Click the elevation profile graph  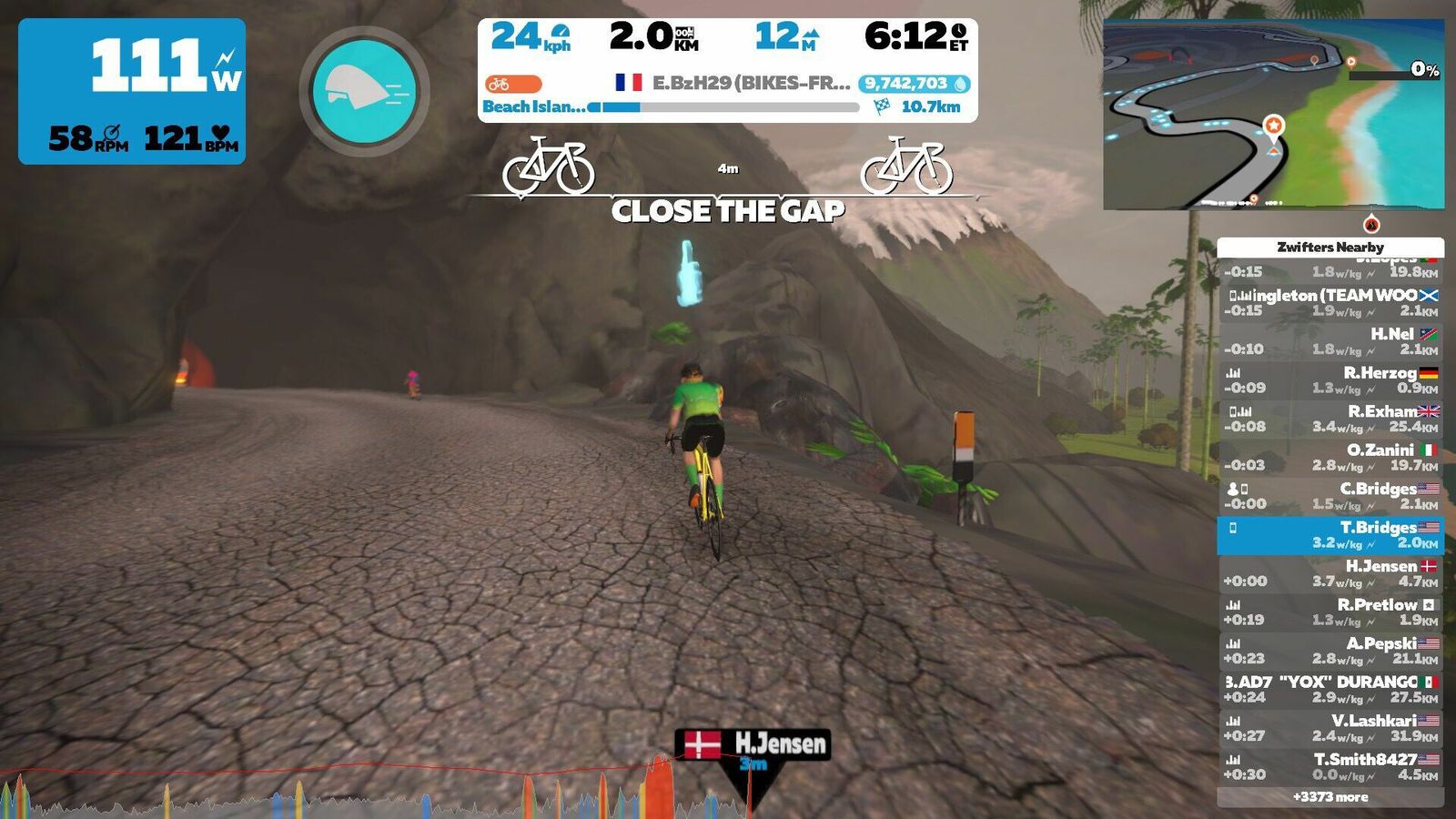(x=364, y=794)
